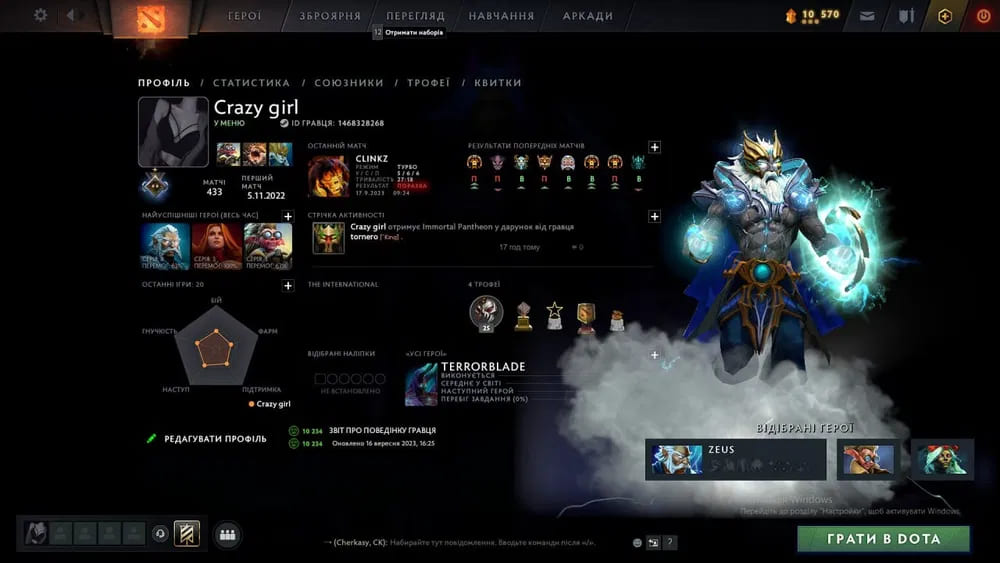The image size is (1000, 563).
Task: Open the НАВЧАННЯ menu
Action: coord(501,16)
